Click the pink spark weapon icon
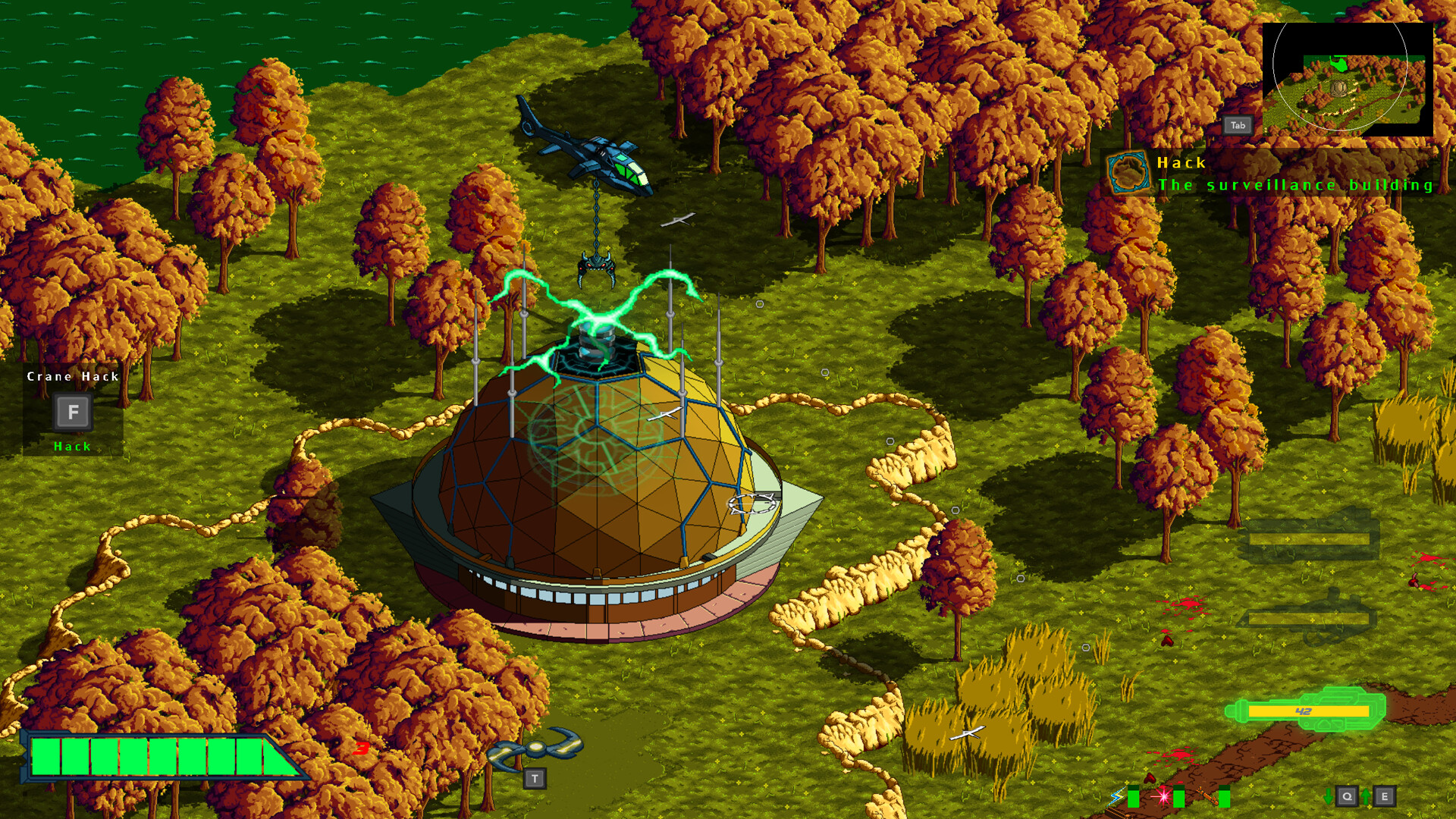This screenshot has width=1456, height=819. click(x=1163, y=796)
